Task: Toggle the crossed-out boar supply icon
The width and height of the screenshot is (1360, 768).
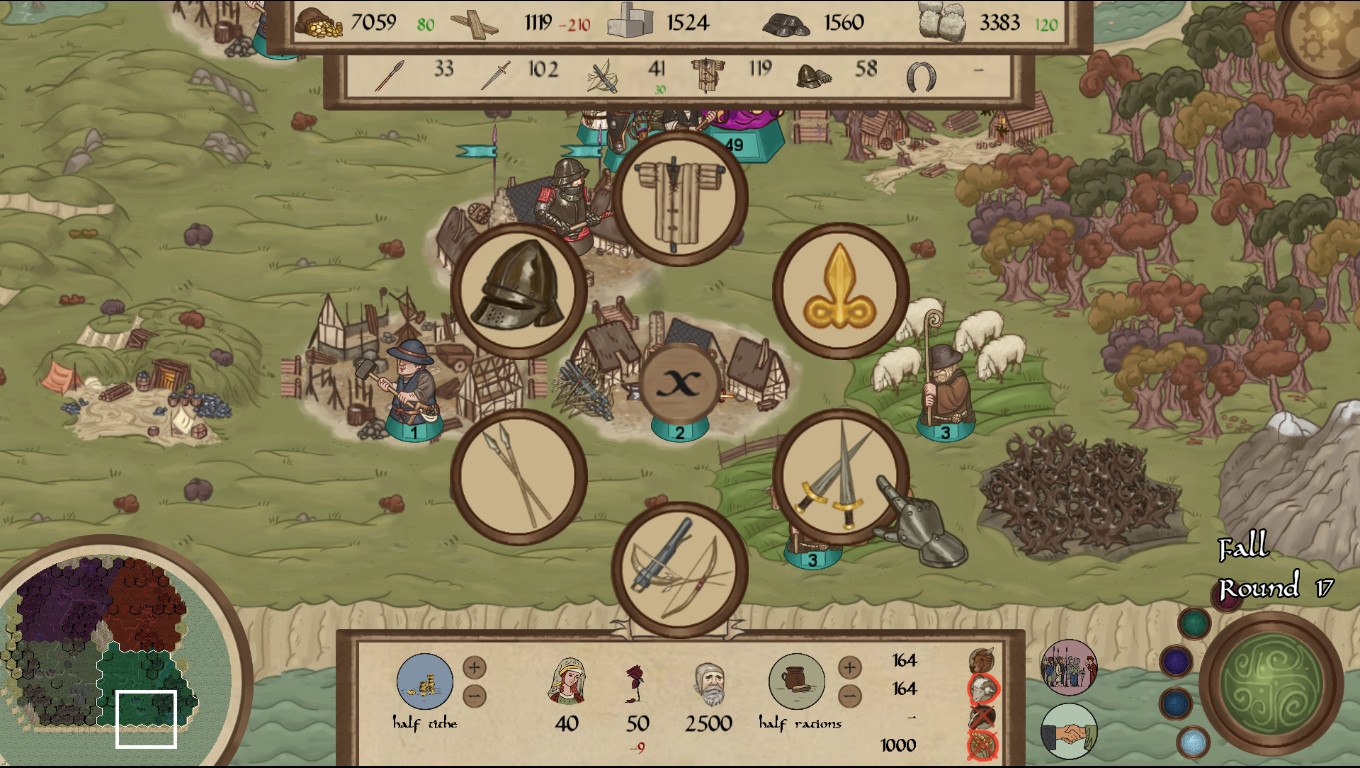Action: click(x=982, y=715)
